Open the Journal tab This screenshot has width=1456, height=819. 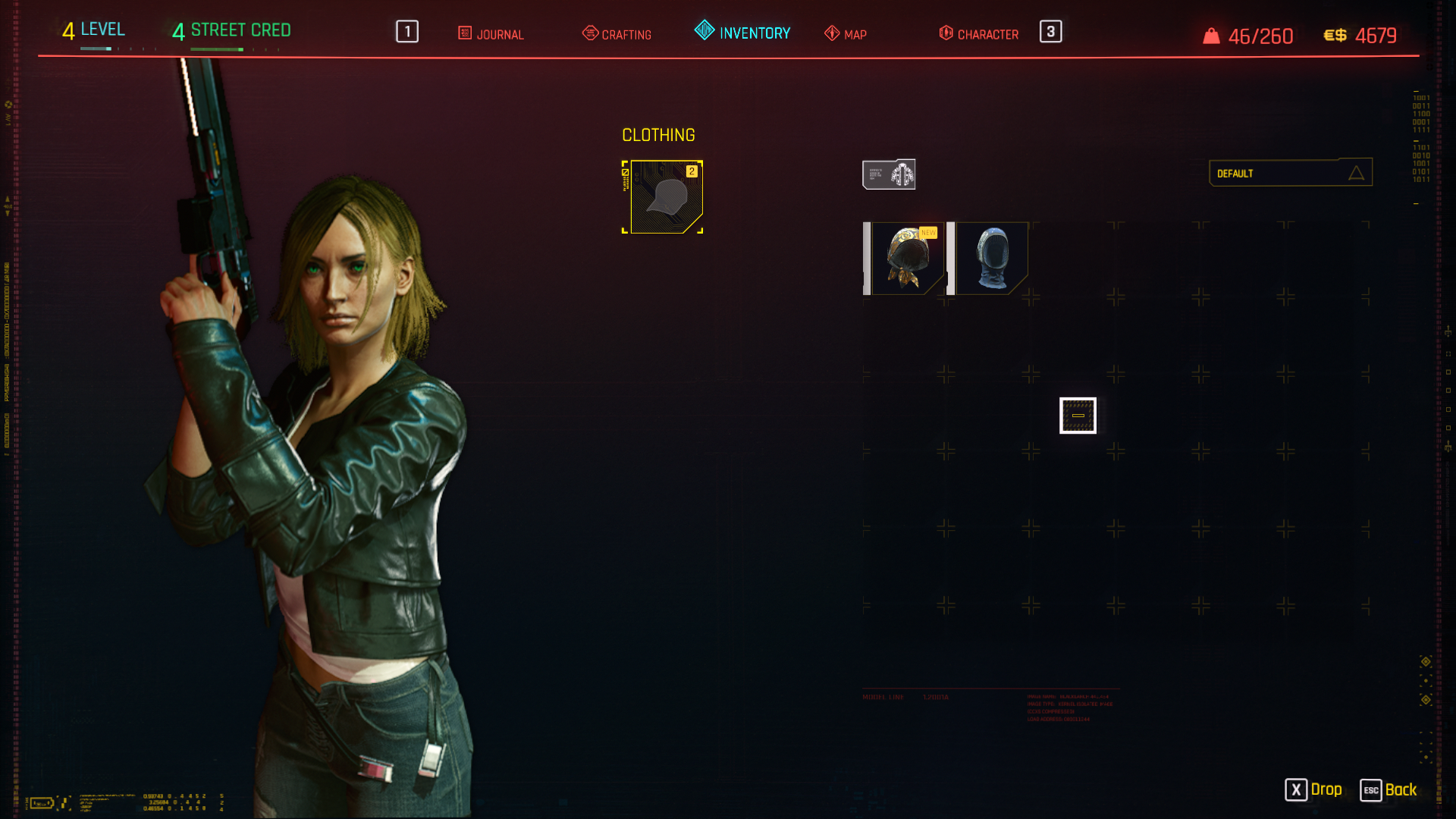(491, 34)
